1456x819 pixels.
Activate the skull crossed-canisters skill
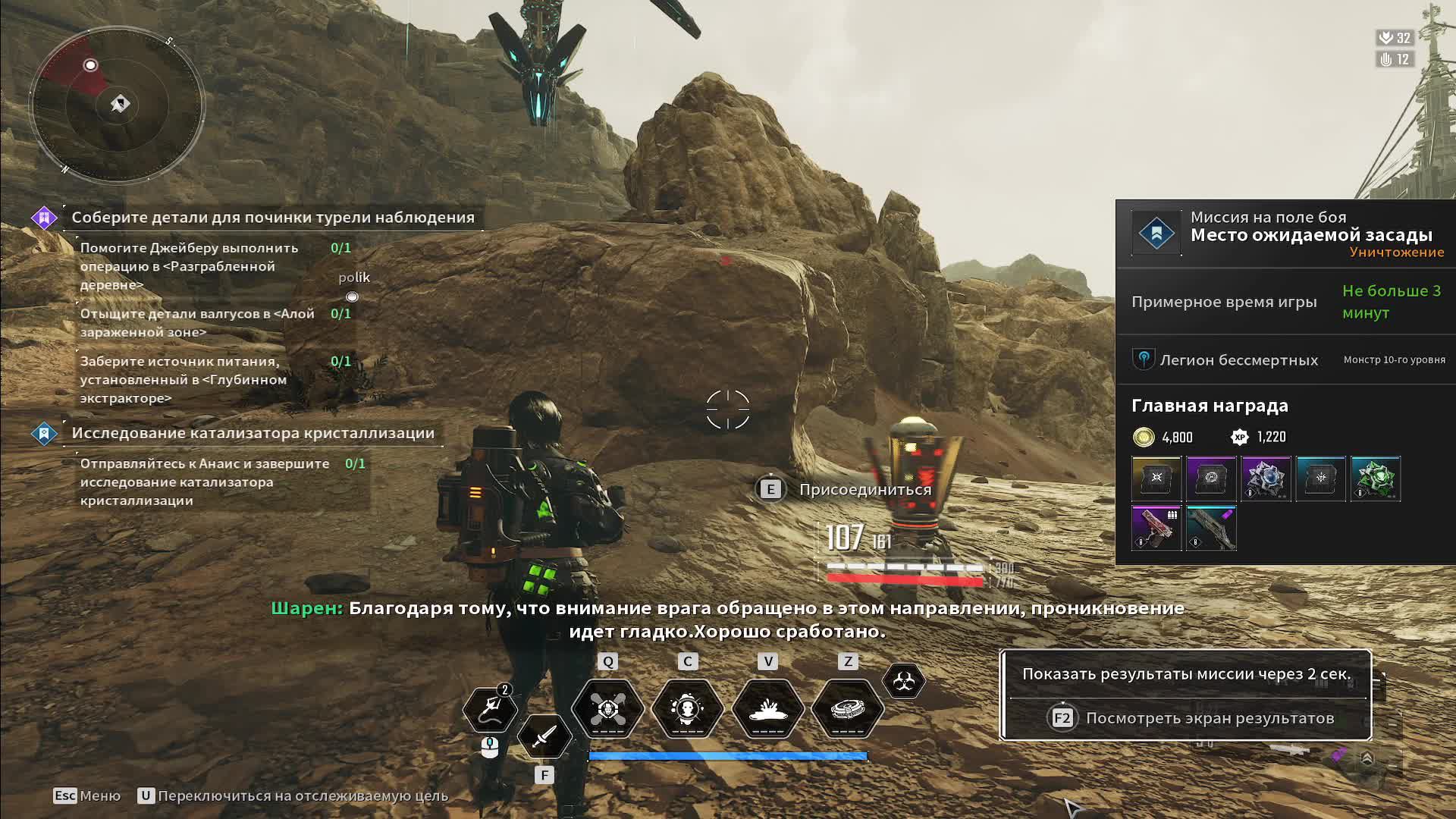607,709
